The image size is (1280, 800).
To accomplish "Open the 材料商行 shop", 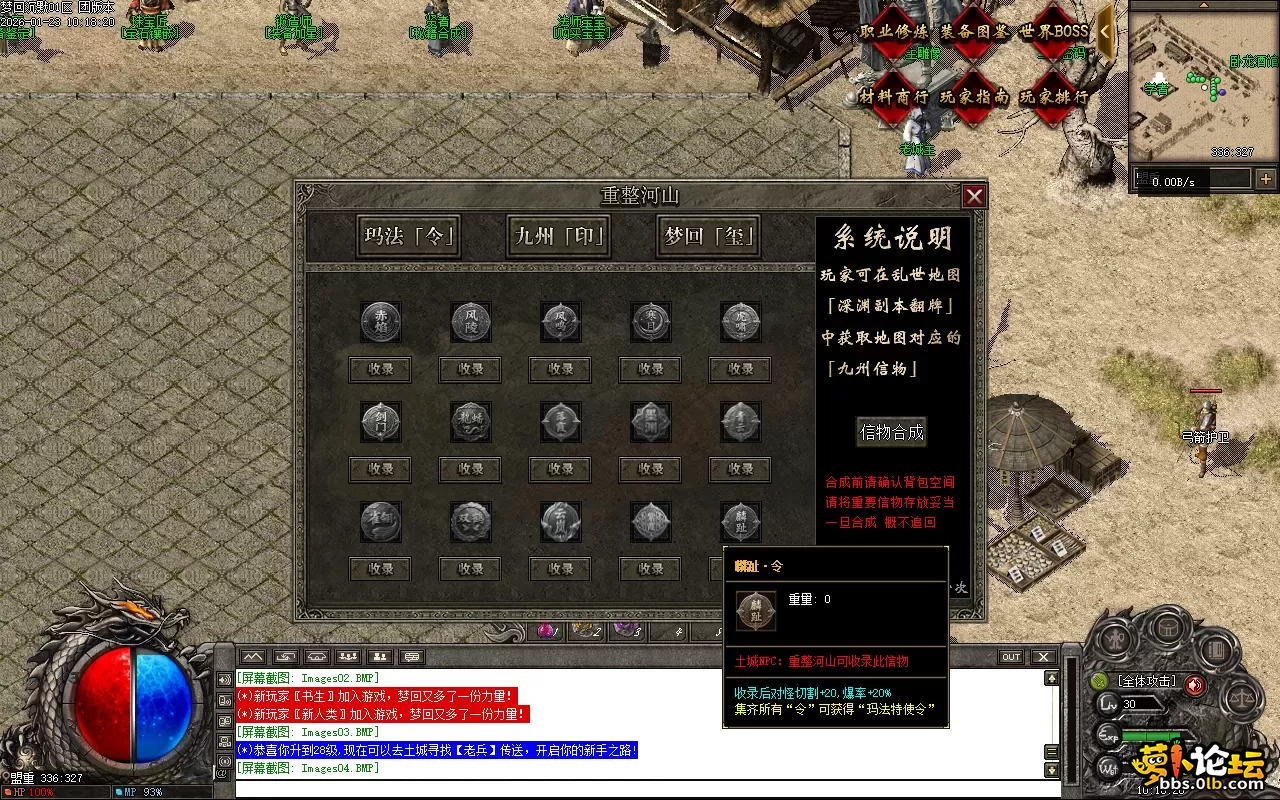I will pos(893,97).
